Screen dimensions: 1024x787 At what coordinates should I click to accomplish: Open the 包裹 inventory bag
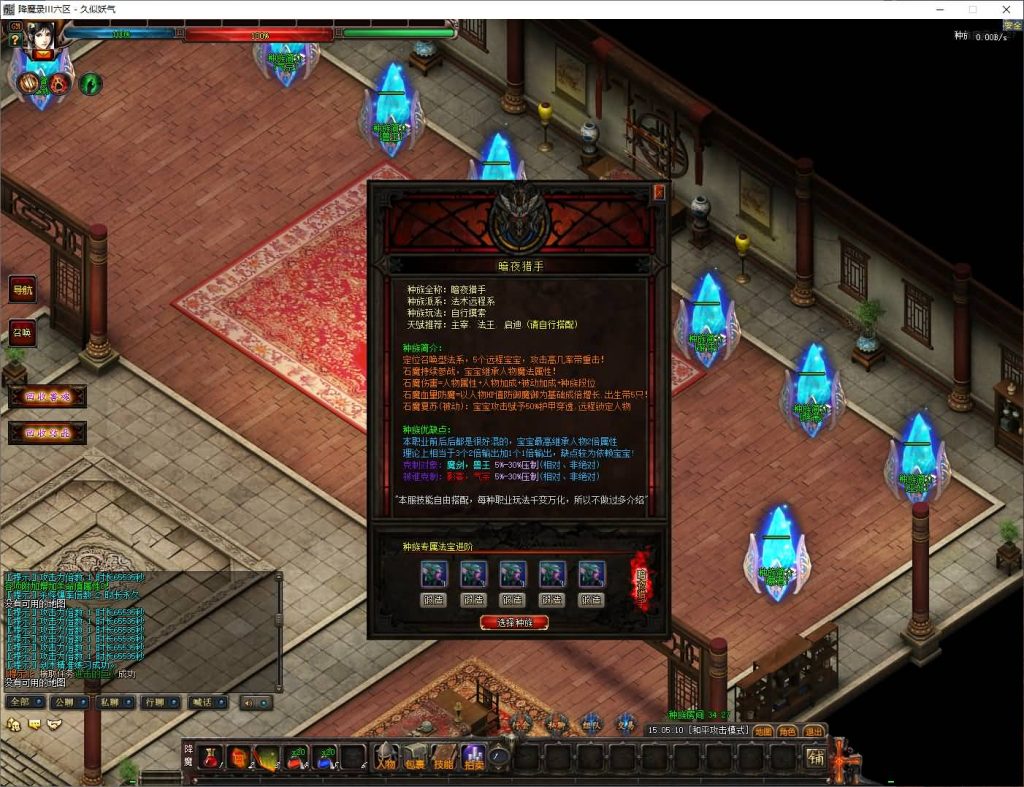pos(414,758)
